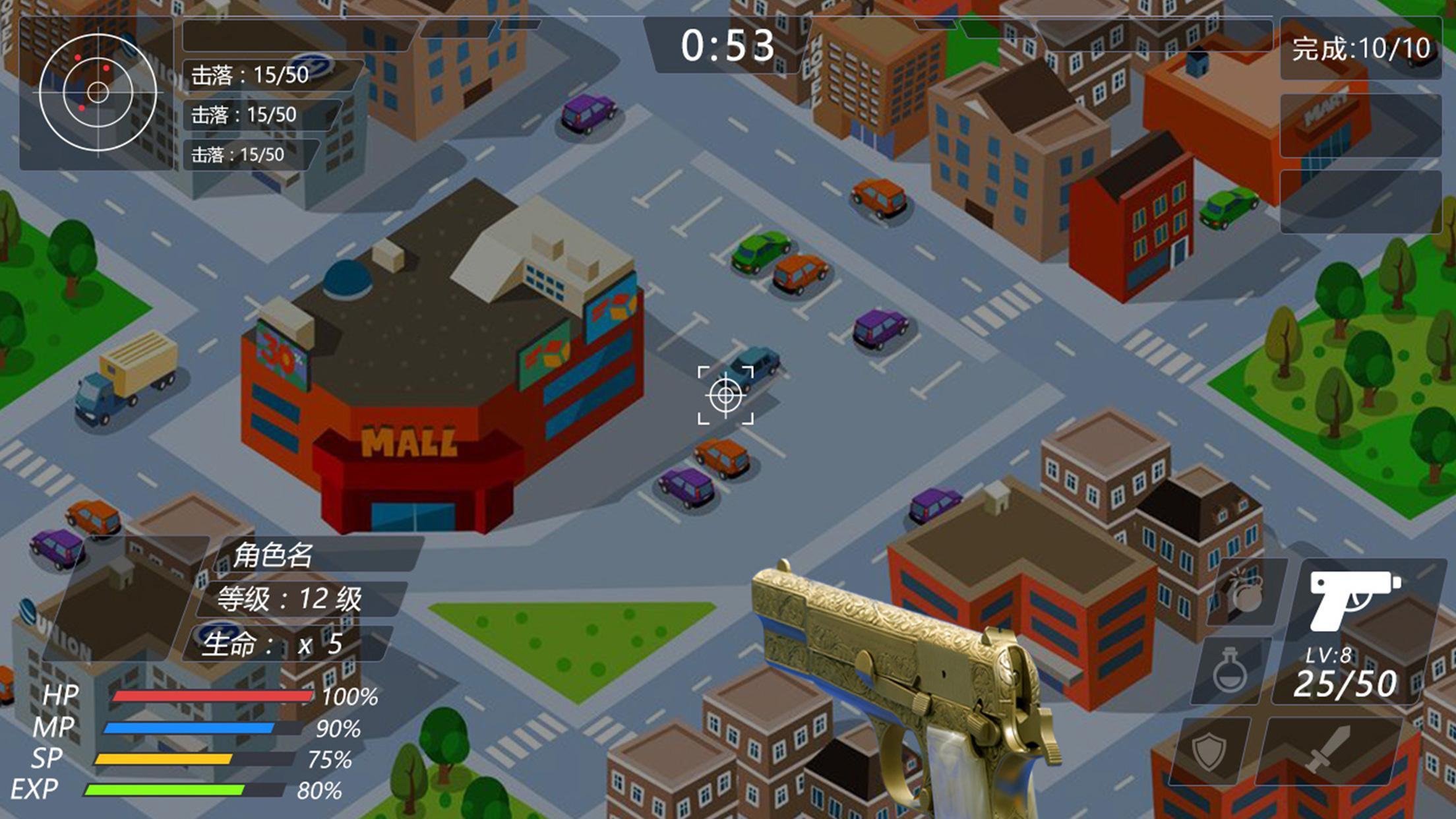
Task: Click the 完成:10/10 mission counter
Action: (x=1362, y=47)
